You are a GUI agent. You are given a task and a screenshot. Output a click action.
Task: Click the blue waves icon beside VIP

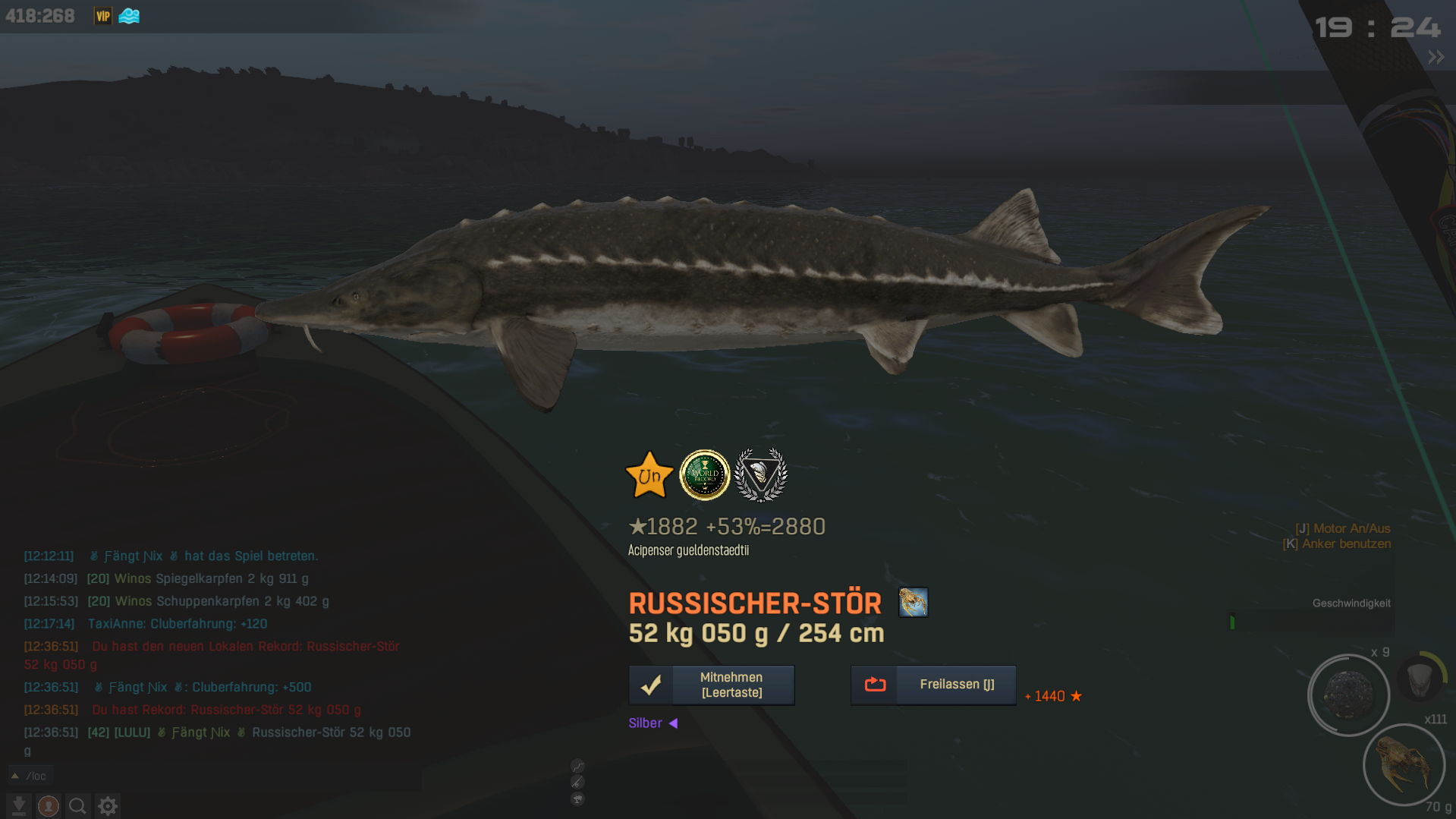pyautogui.click(x=129, y=16)
